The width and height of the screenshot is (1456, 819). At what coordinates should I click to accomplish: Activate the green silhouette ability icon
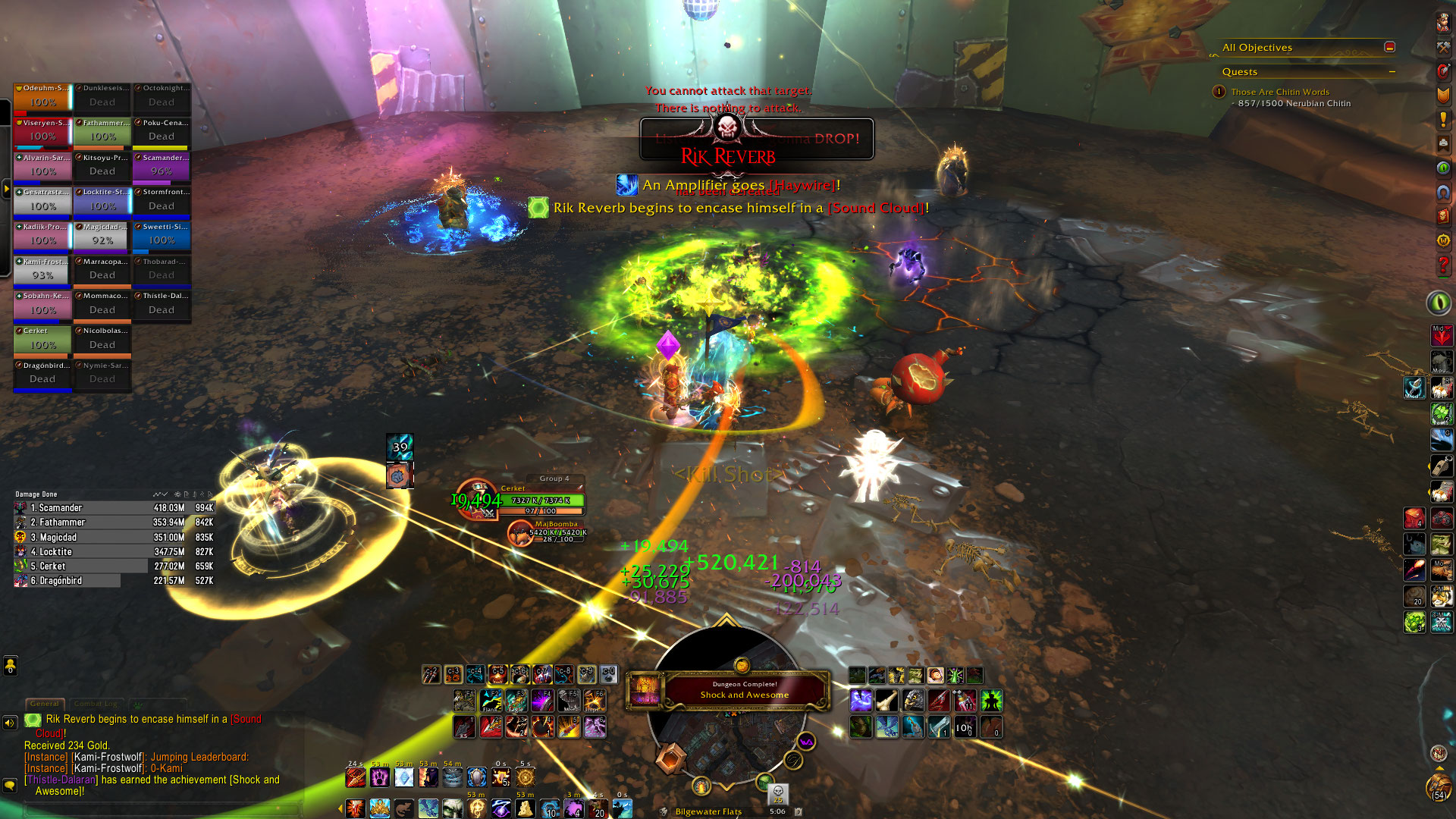pyautogui.click(x=990, y=701)
